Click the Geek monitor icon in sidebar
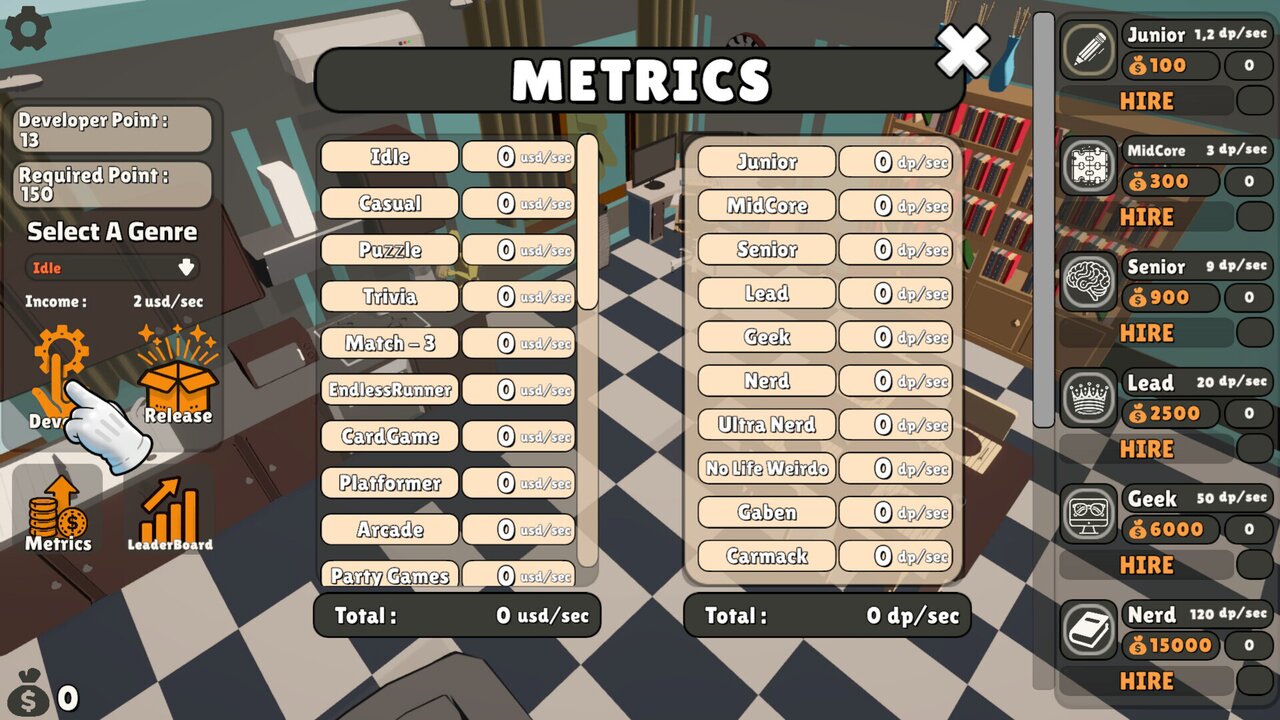1280x720 pixels. (1087, 514)
